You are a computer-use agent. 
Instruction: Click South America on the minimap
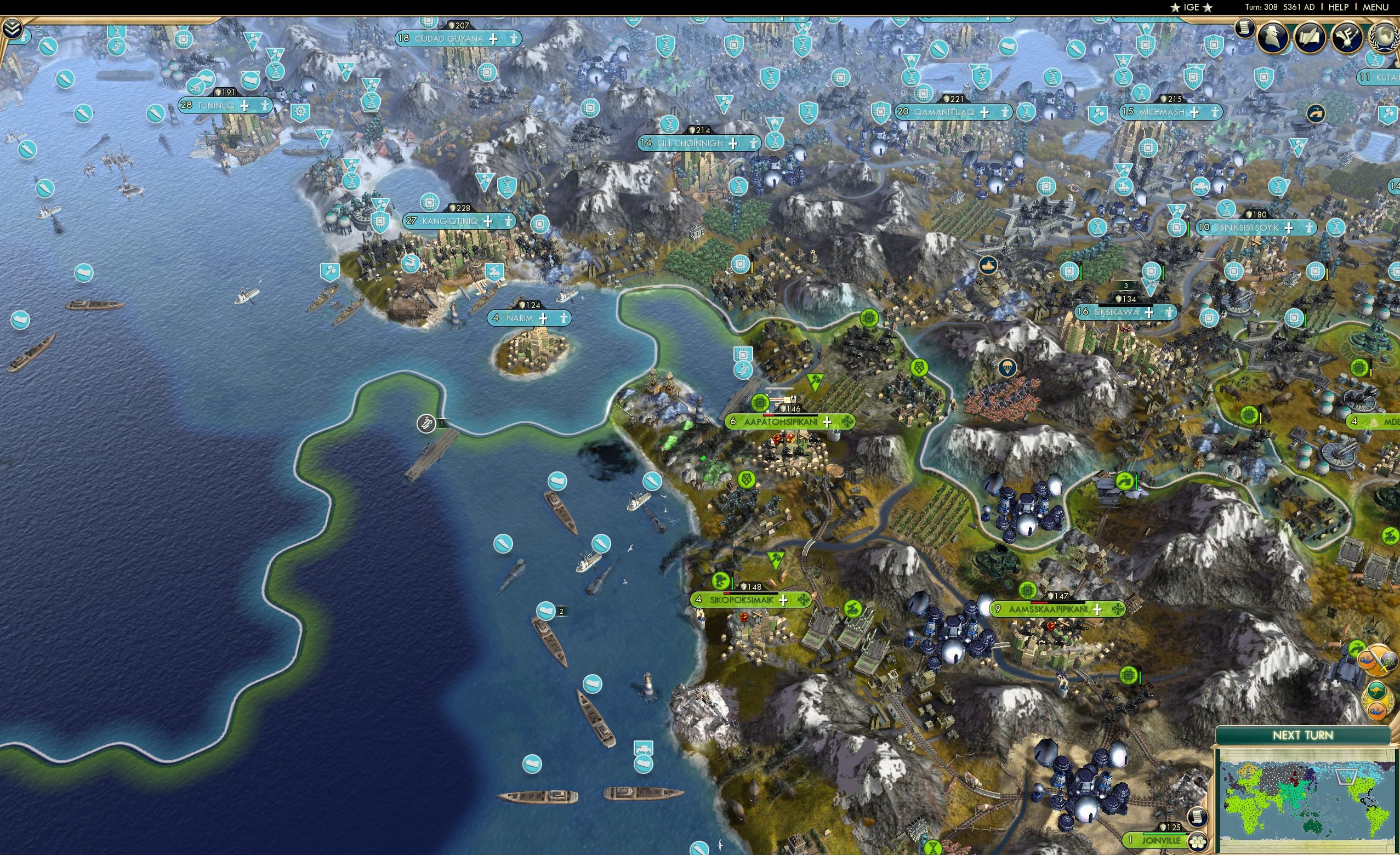1378,820
